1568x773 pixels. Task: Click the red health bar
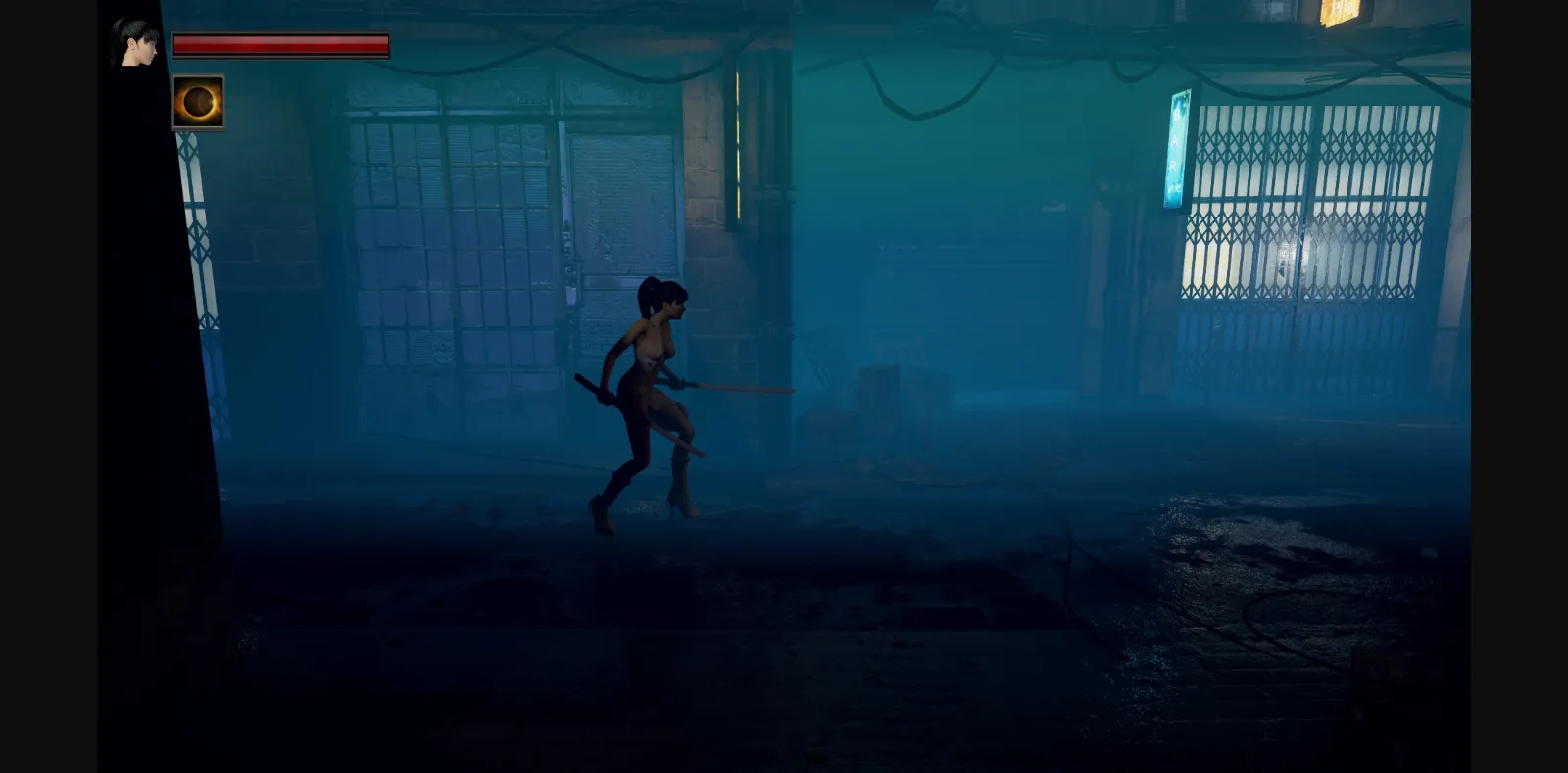click(282, 44)
